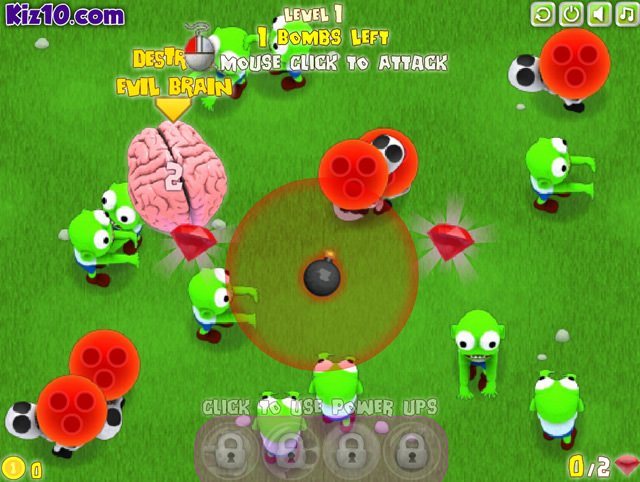Quit the level using the power button
The width and height of the screenshot is (640, 482).
click(571, 14)
